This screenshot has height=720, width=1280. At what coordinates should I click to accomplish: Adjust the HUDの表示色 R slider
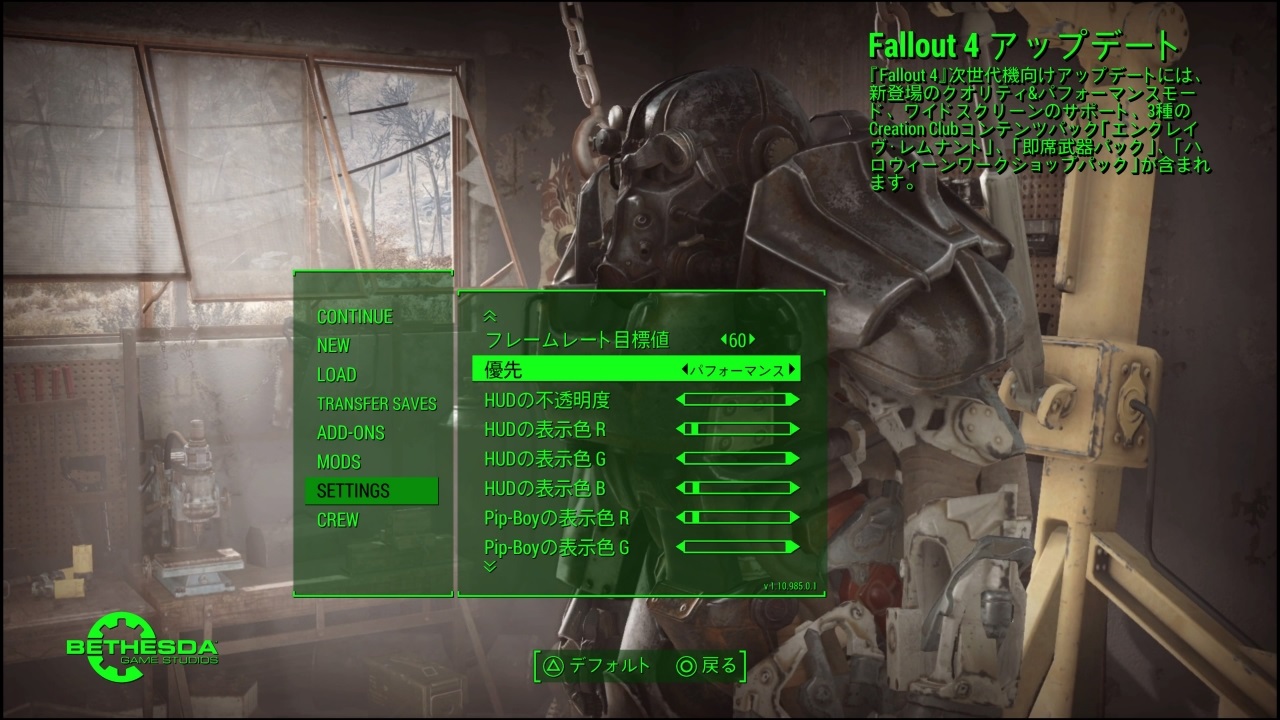click(738, 429)
